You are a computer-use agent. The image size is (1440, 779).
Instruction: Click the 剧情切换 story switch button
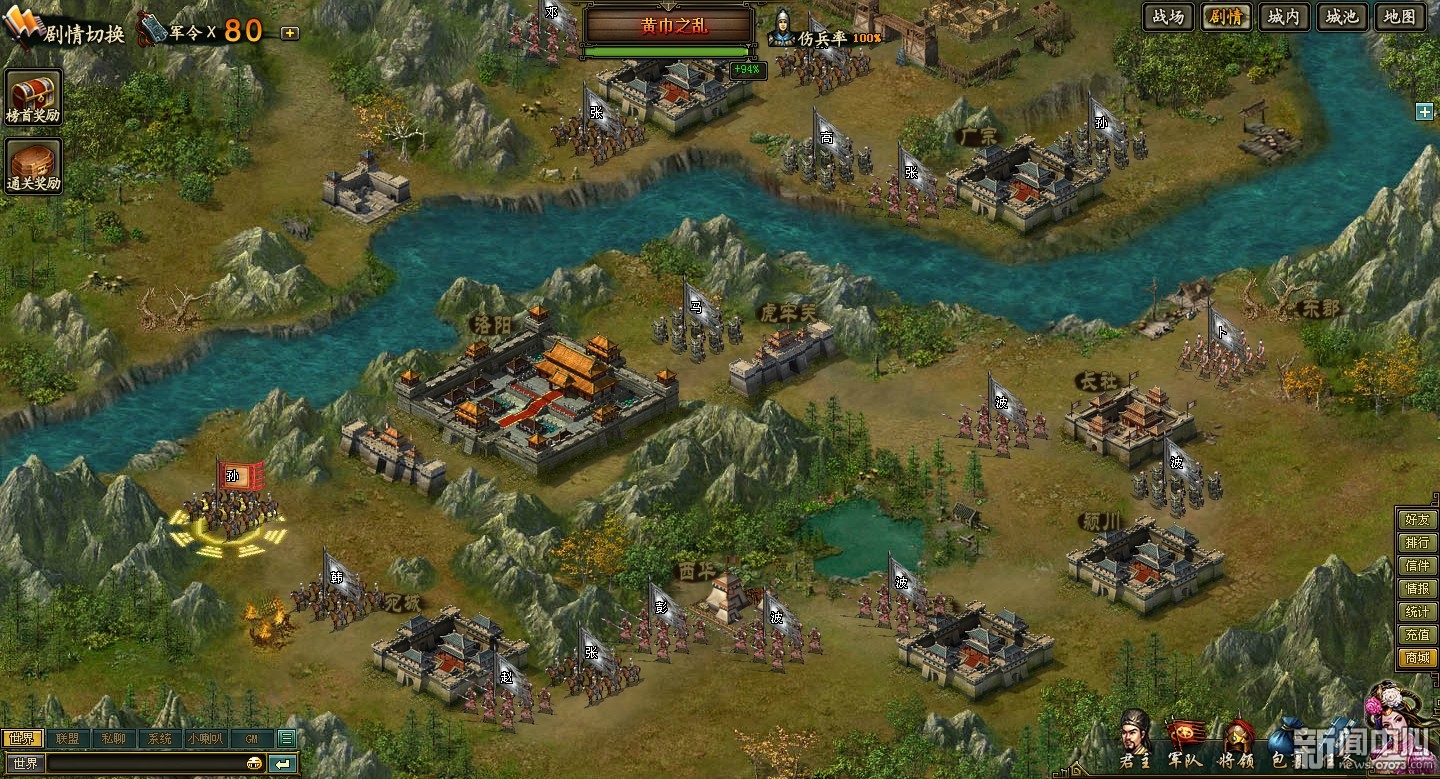[70, 32]
